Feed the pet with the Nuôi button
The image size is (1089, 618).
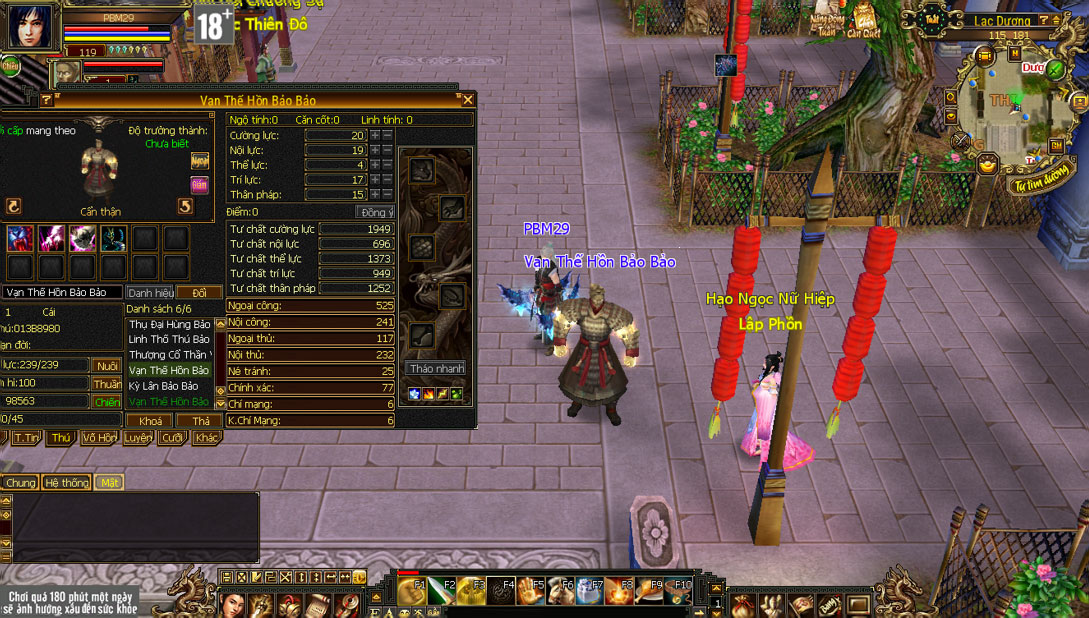106,366
